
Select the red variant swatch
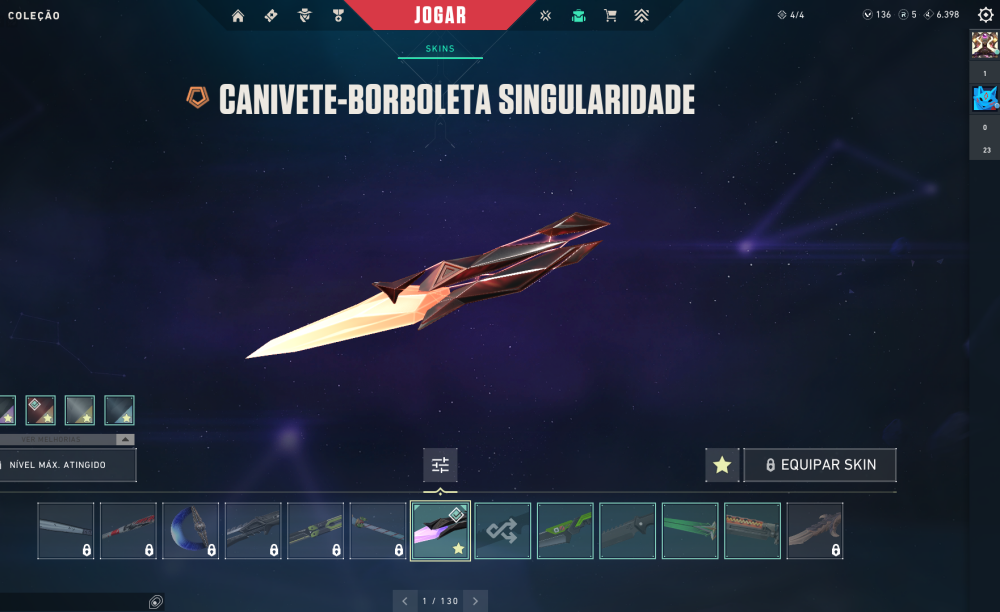pos(40,410)
